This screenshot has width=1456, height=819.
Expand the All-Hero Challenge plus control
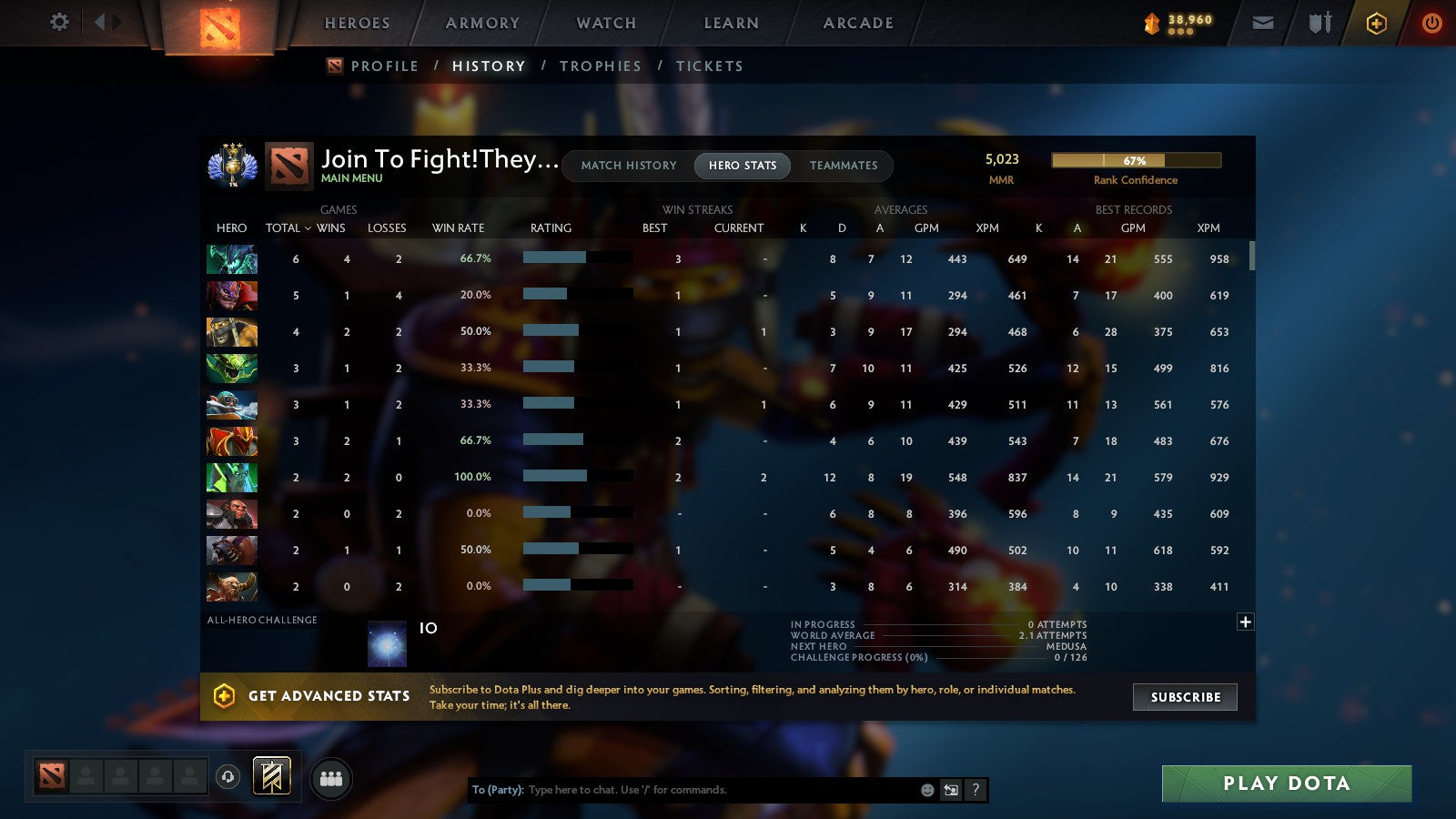click(1245, 622)
